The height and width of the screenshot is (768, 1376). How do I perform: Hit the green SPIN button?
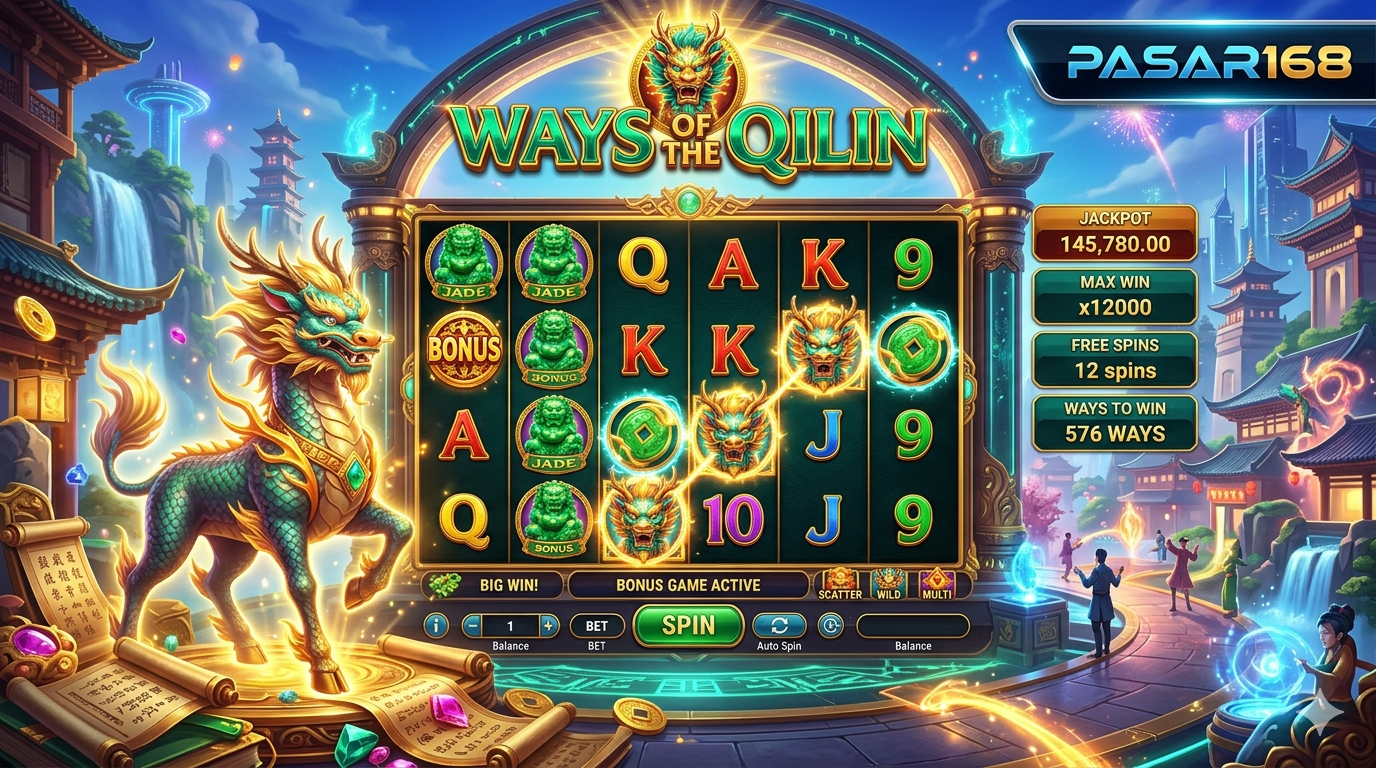689,625
